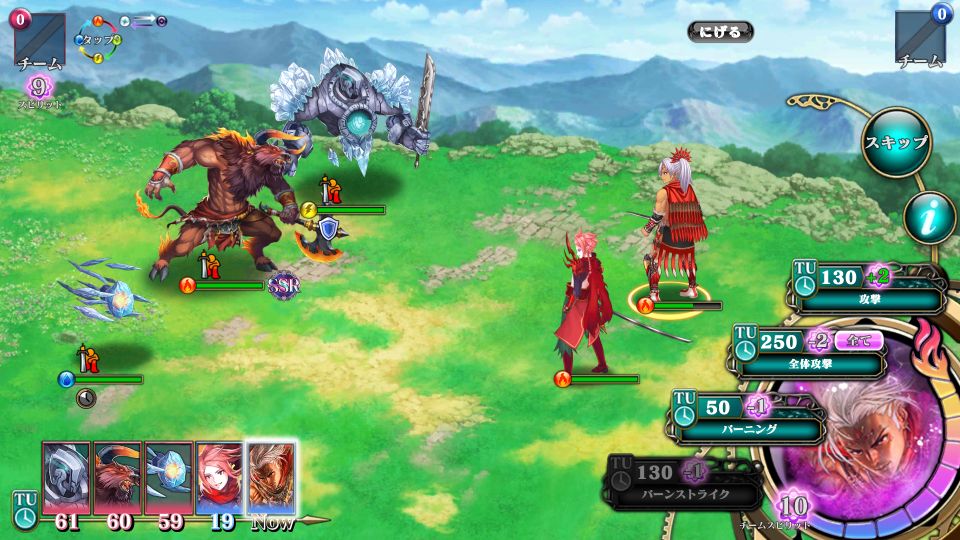Activate the バーニング skill
Screen dimensions: 960x540
(749, 418)
